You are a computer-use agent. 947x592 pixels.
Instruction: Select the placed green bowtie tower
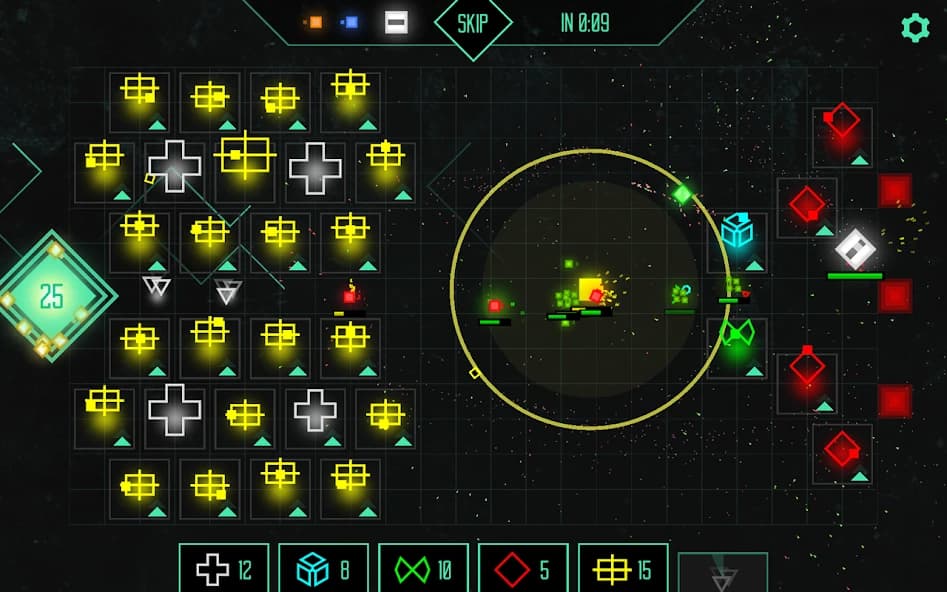(x=737, y=335)
